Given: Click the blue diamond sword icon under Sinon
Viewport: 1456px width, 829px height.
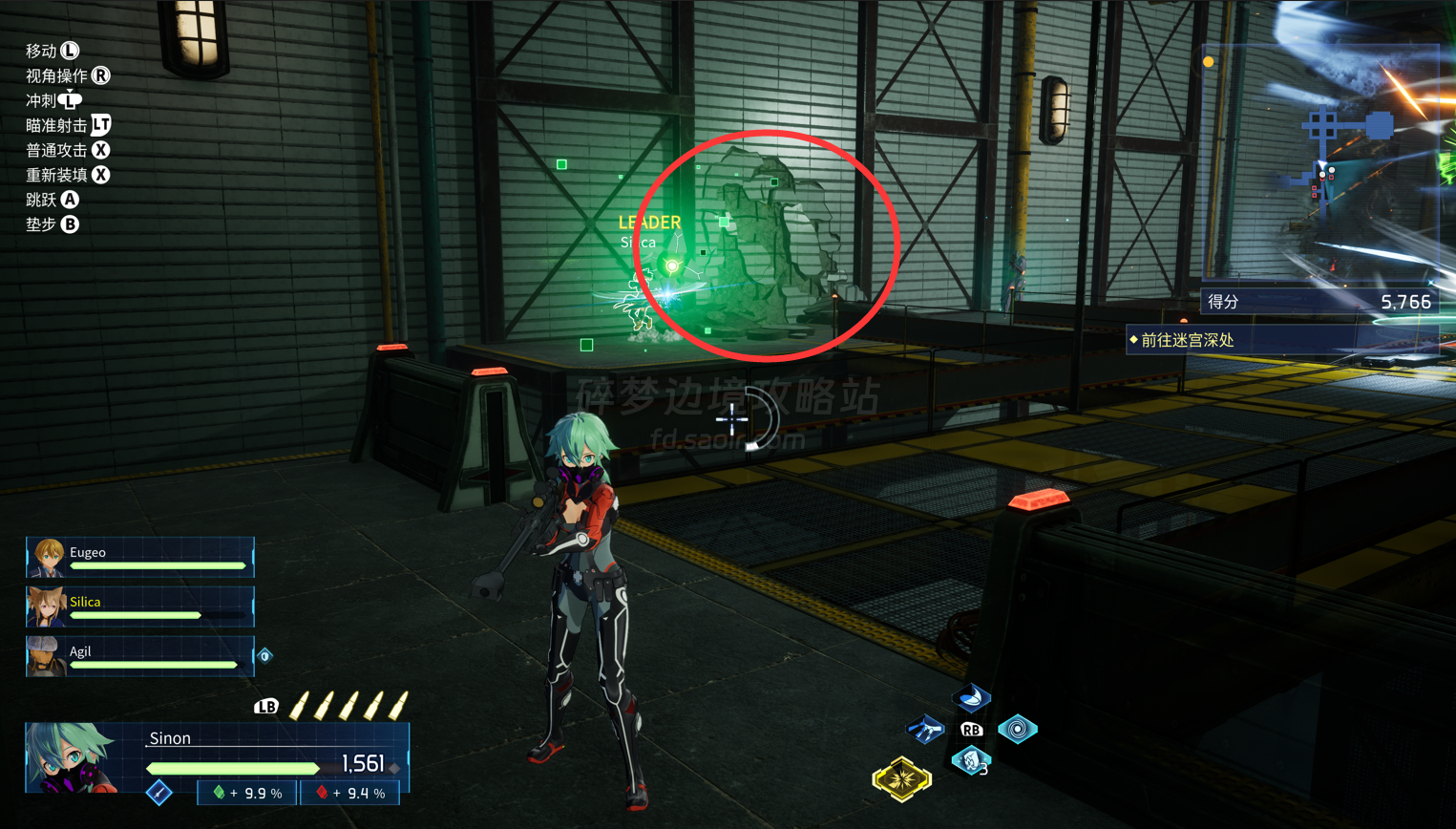Looking at the screenshot, I should click(159, 792).
